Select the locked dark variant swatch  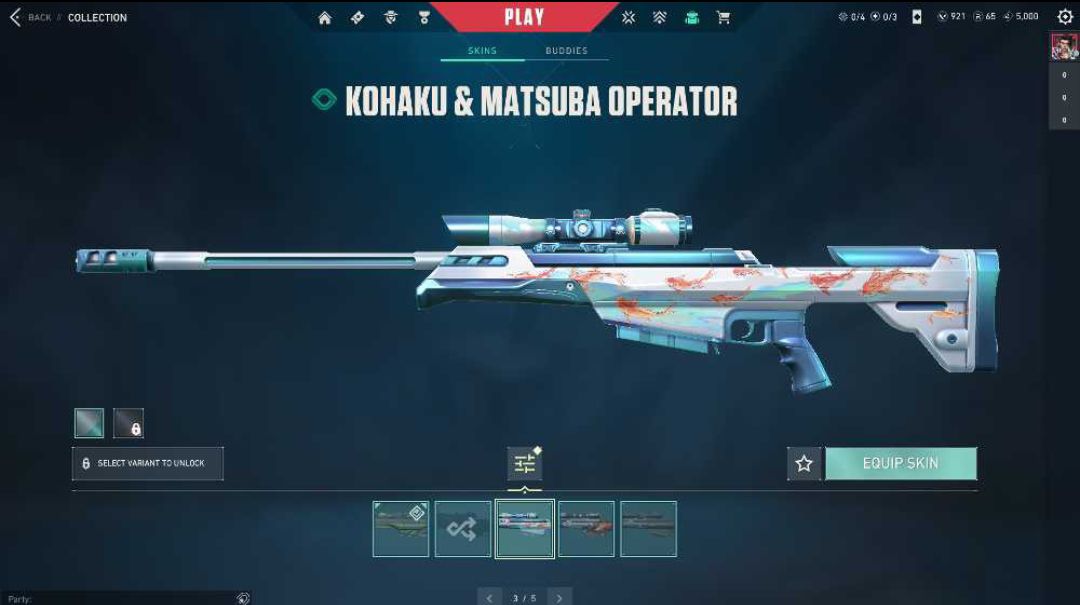(x=128, y=423)
